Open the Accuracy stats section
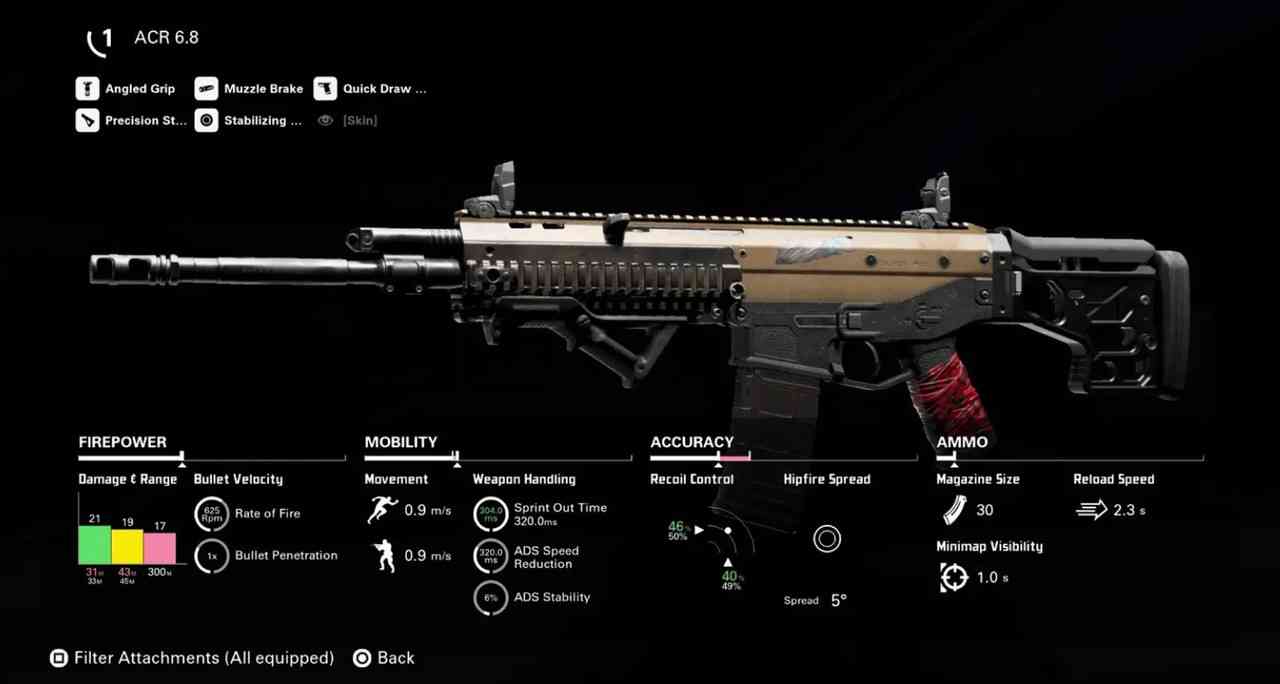The width and height of the screenshot is (1280, 684). click(692, 442)
